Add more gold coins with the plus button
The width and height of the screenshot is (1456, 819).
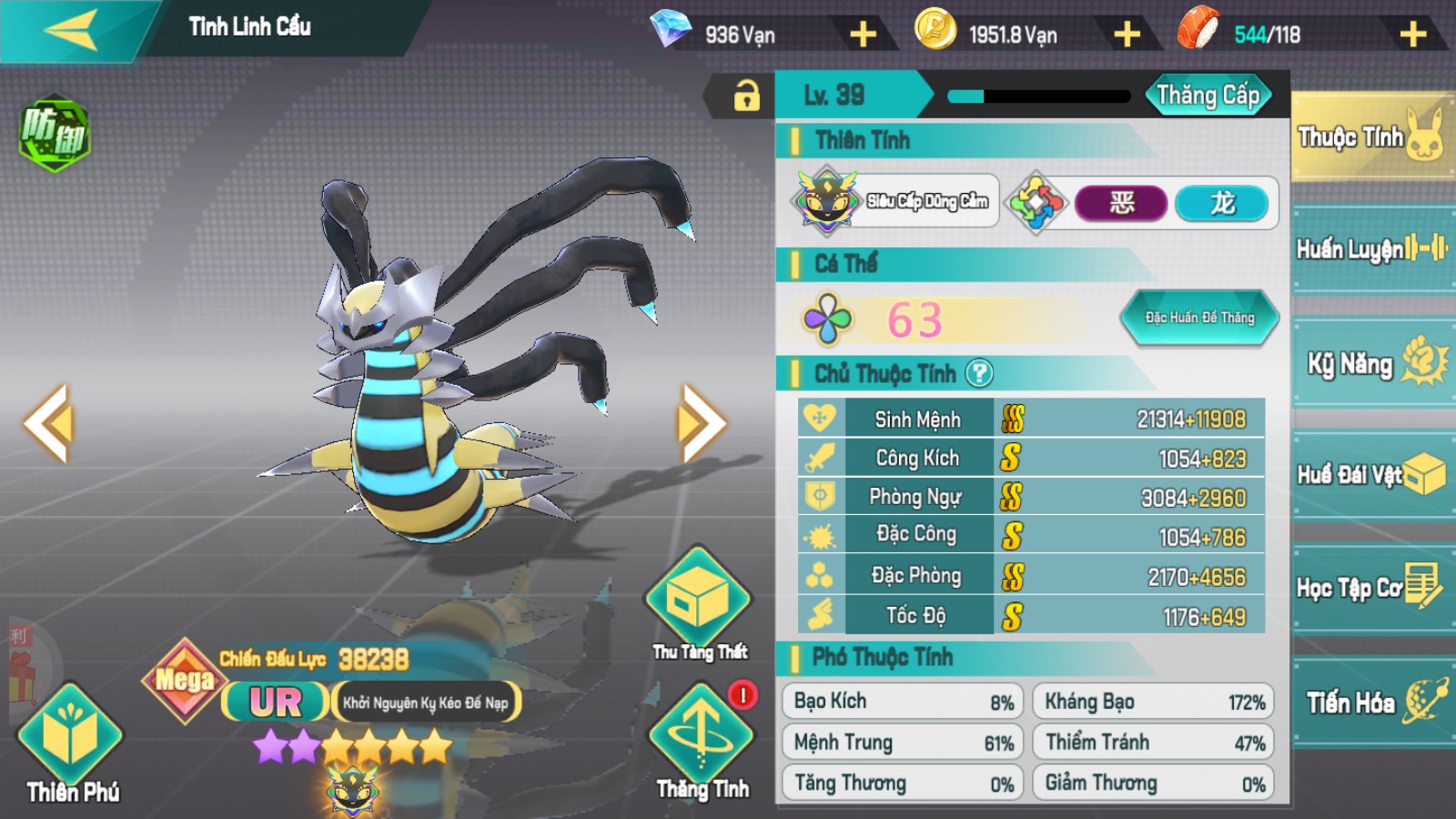tap(1127, 35)
